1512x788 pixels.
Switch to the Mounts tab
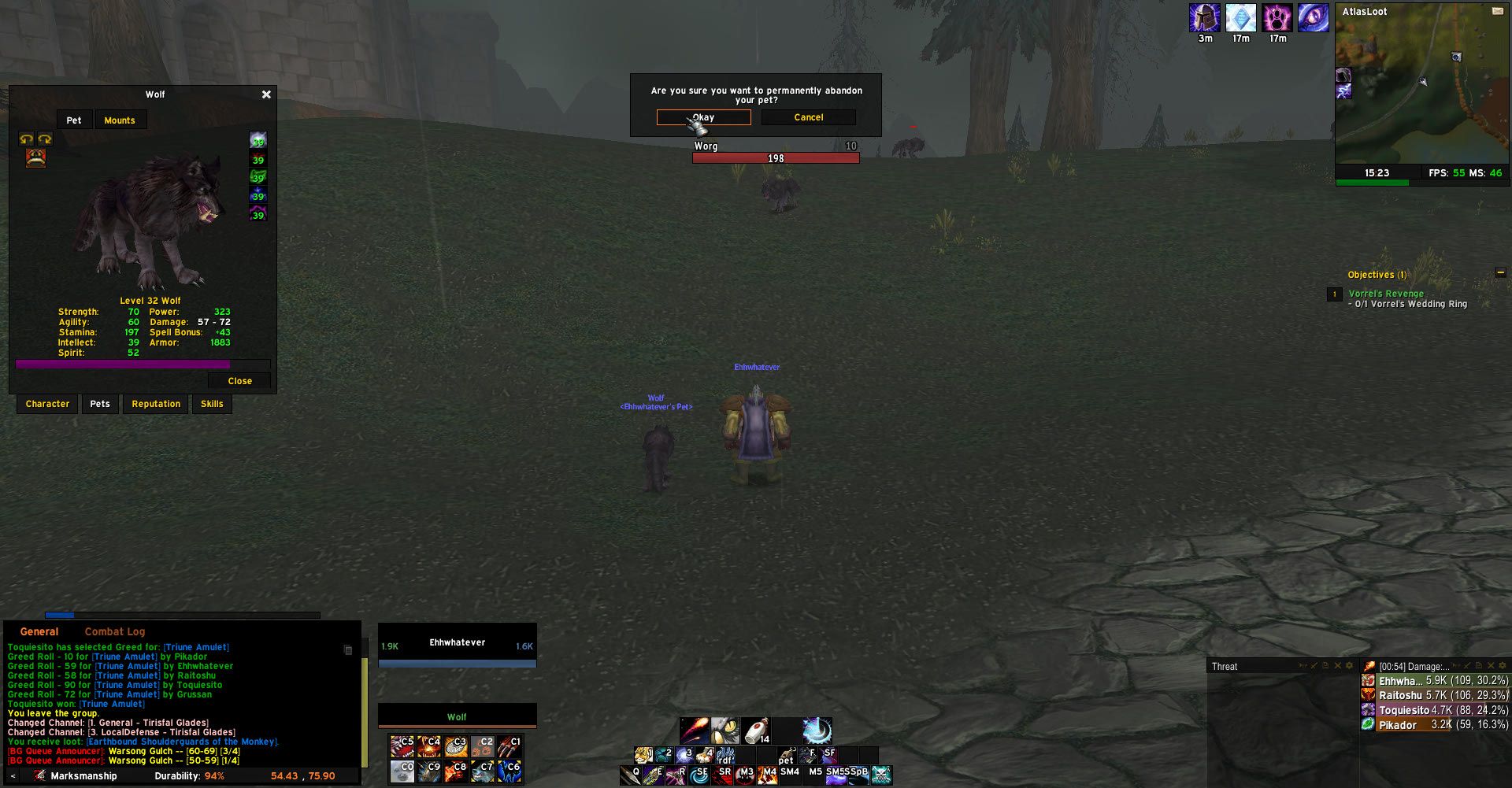tap(120, 120)
